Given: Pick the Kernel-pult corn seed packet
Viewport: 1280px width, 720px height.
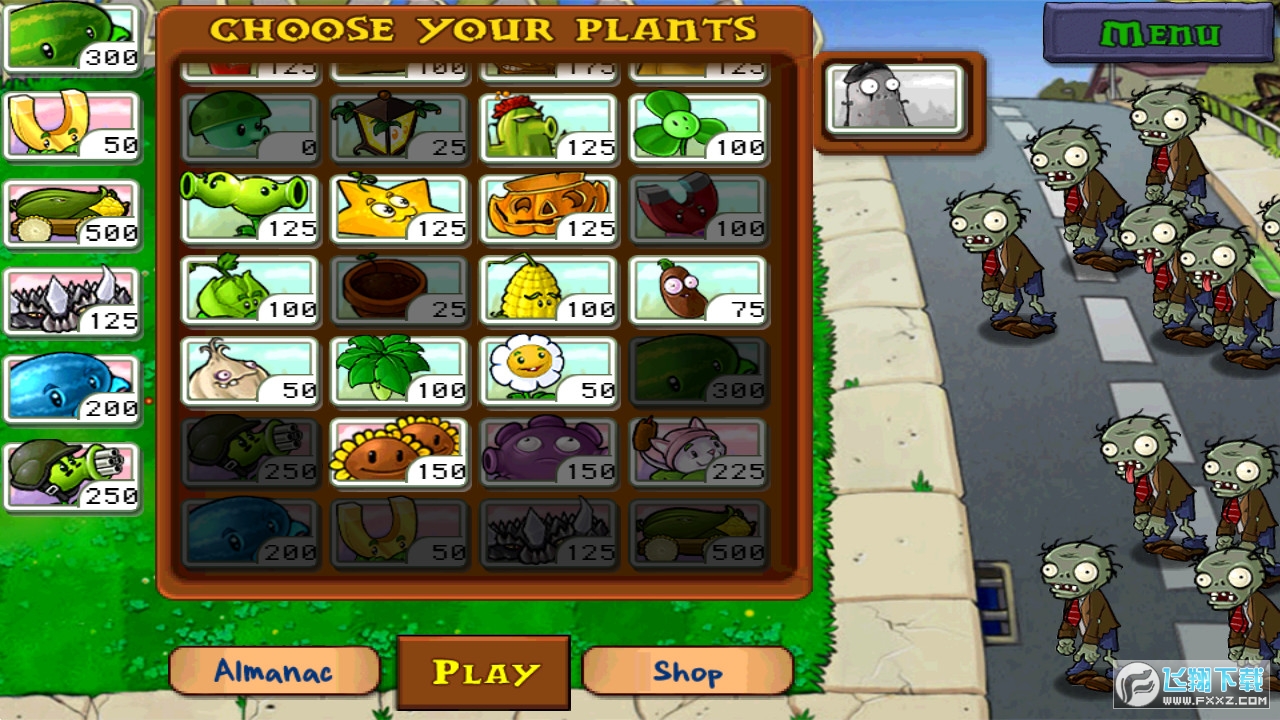Looking at the screenshot, I should coord(548,290).
